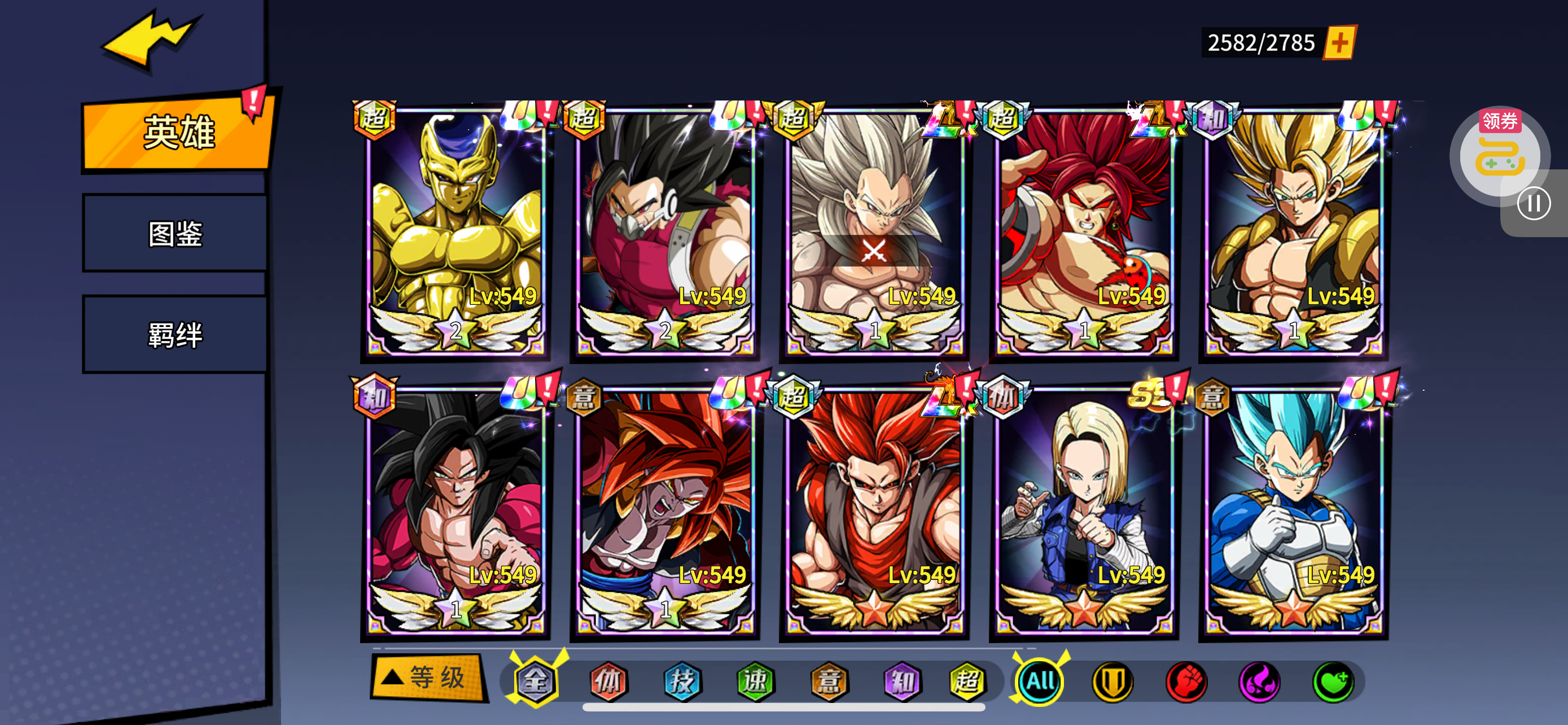Filter by the yellow shield role
This screenshot has height=725, width=1568.
1113,681
